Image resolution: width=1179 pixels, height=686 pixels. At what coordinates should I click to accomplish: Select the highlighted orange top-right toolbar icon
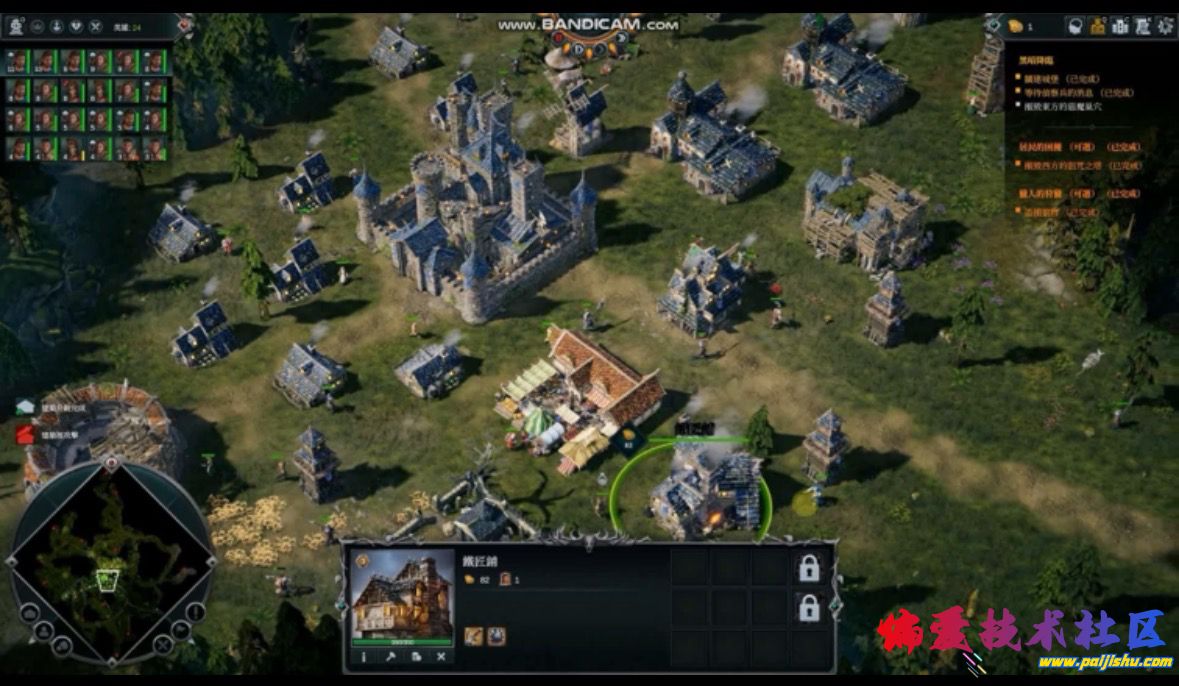click(1098, 27)
